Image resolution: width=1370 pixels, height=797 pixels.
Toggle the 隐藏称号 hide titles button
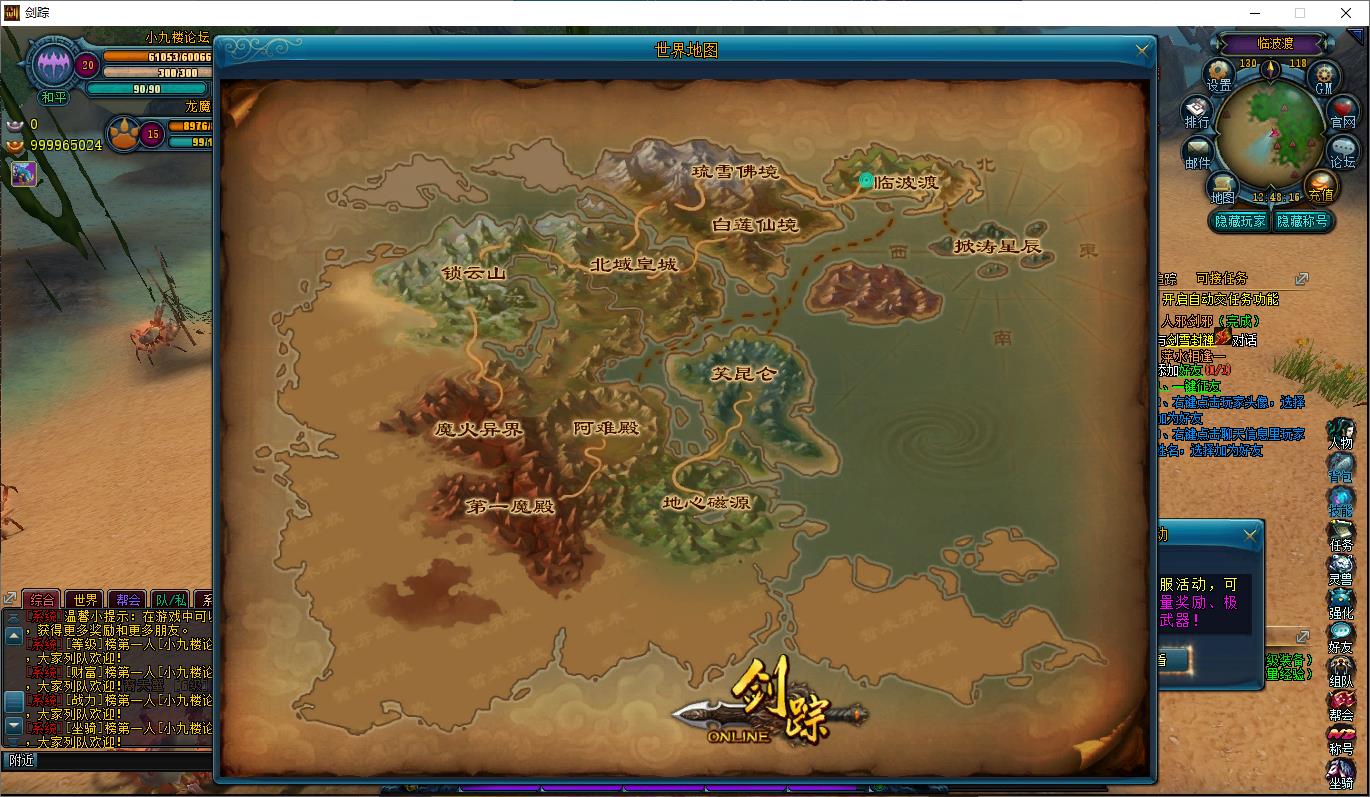1301,221
